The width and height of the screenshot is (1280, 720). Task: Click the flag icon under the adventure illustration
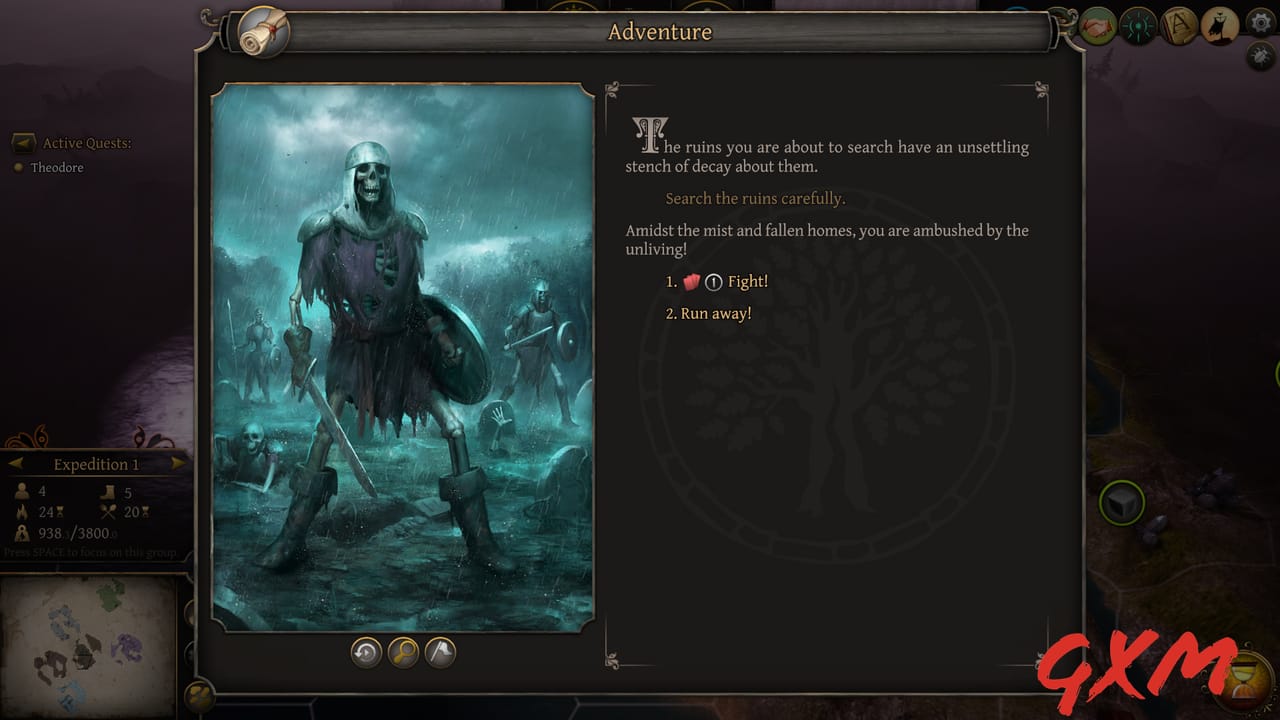coord(439,652)
